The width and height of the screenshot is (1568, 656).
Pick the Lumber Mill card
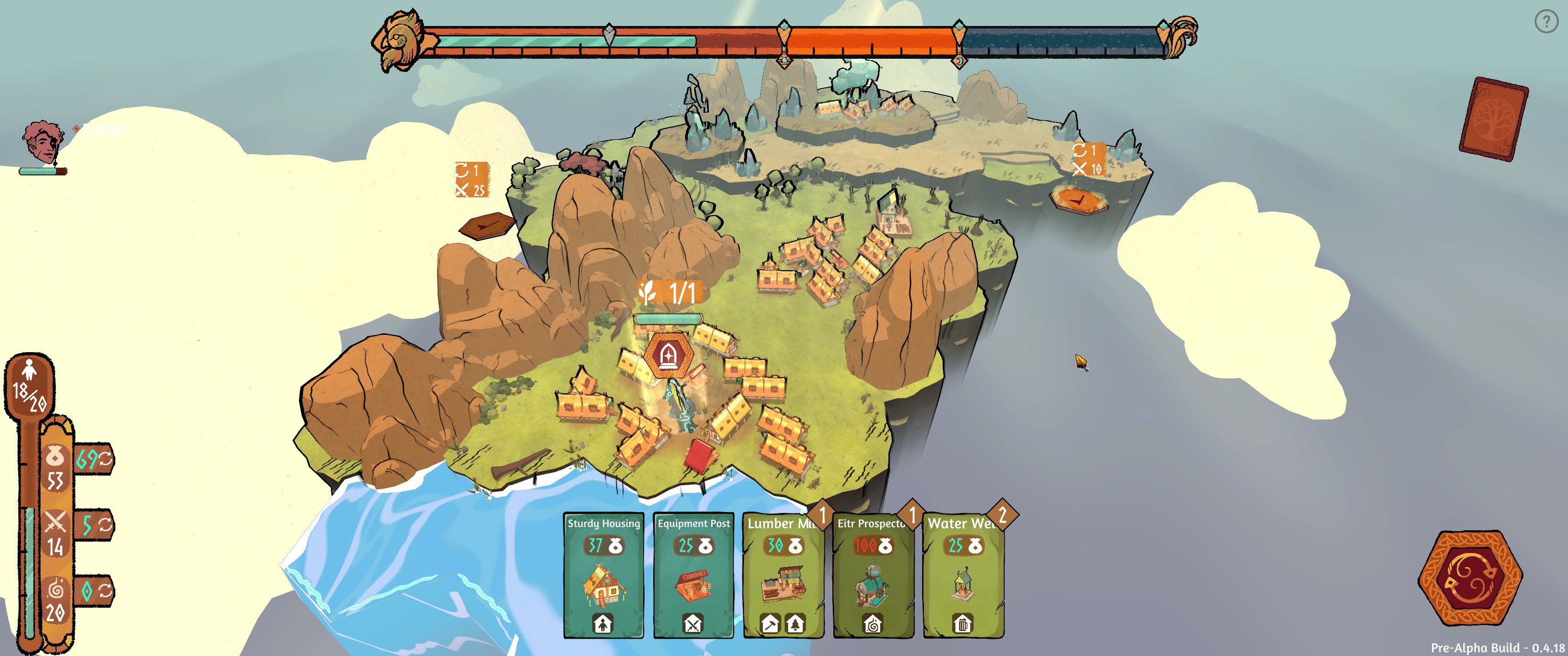[x=783, y=575]
